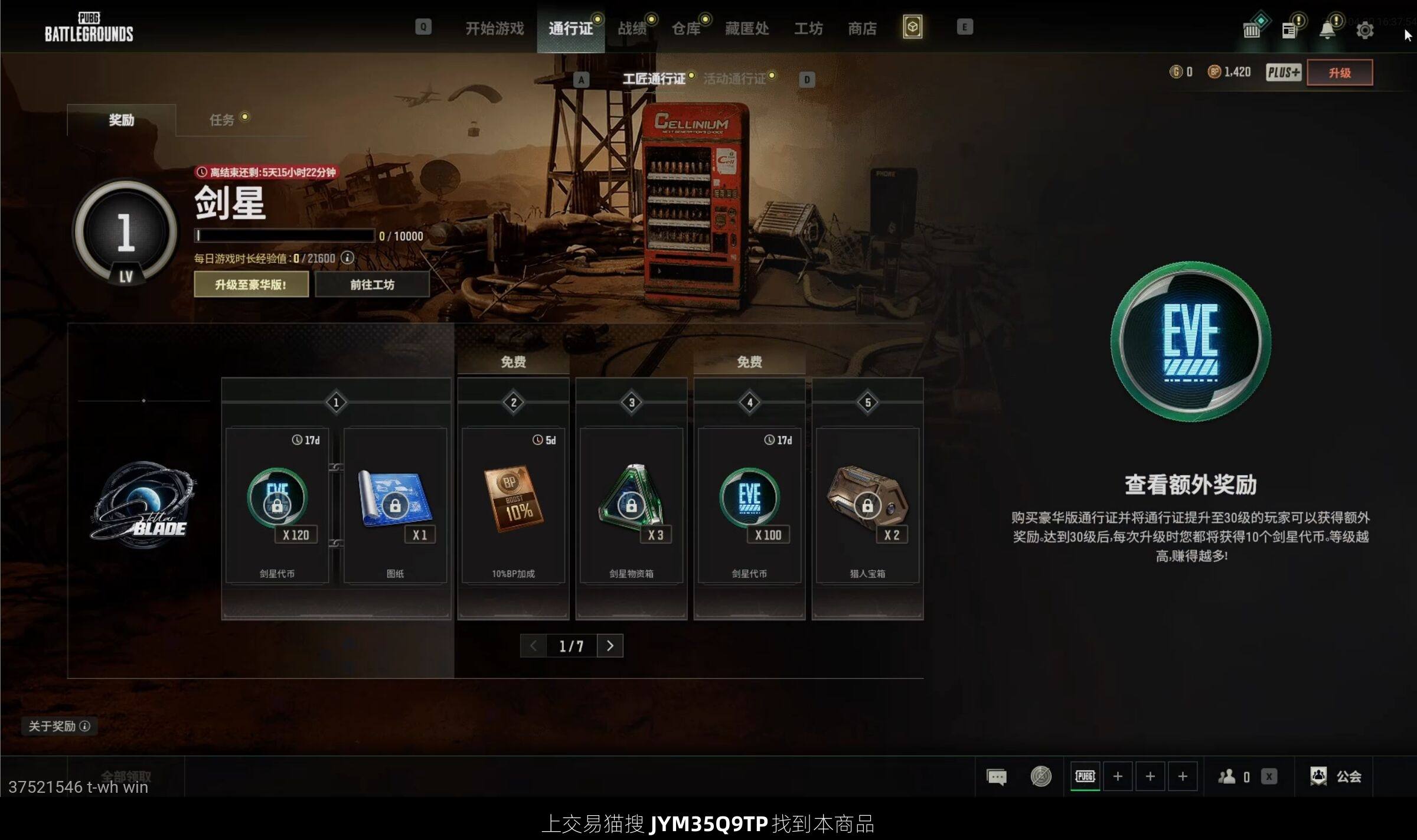
Task: Select the 猎人宝箱 reward
Action: click(867, 505)
